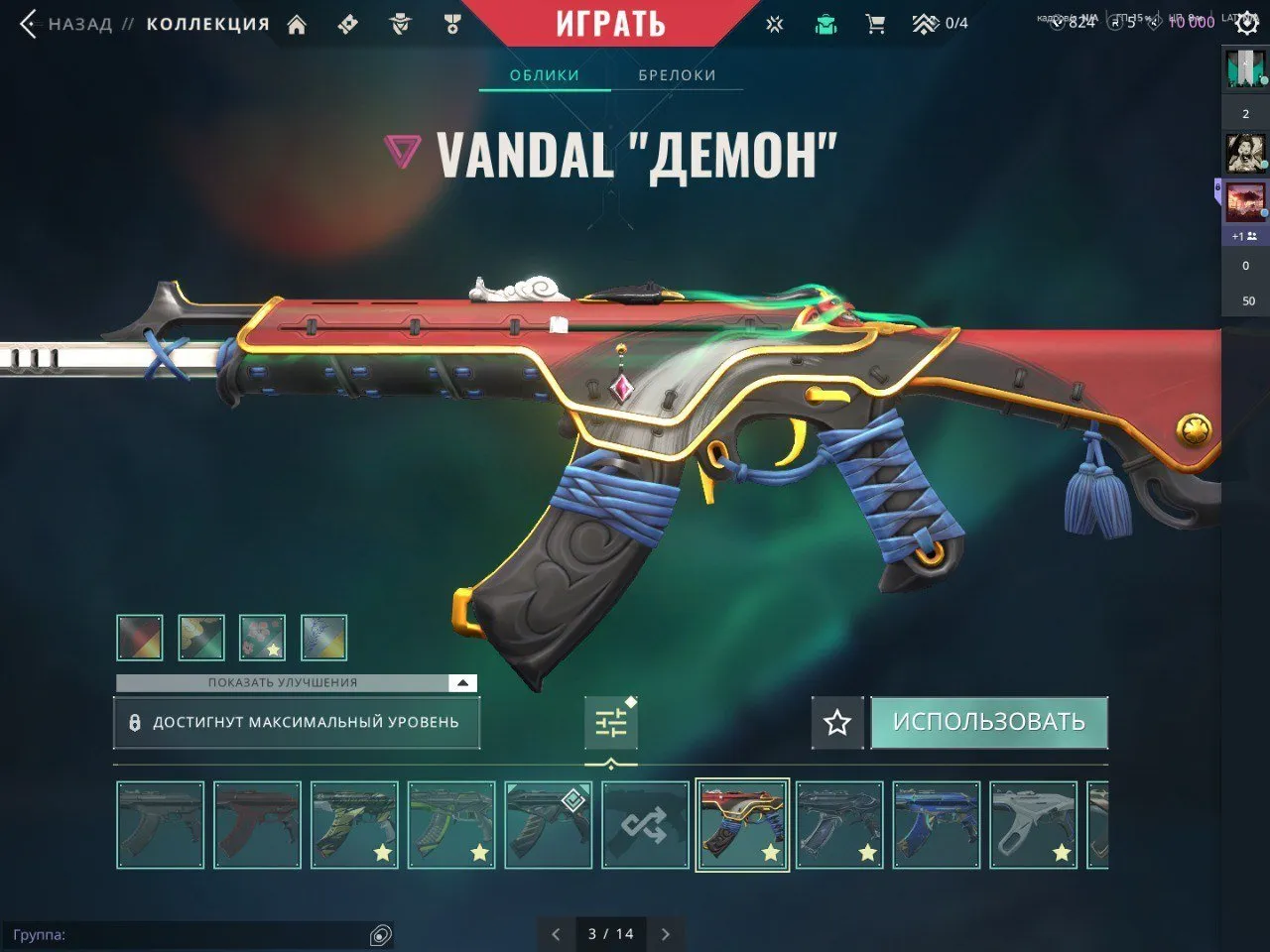
Task: Enable the random skin shuffle option
Action: pos(646,825)
